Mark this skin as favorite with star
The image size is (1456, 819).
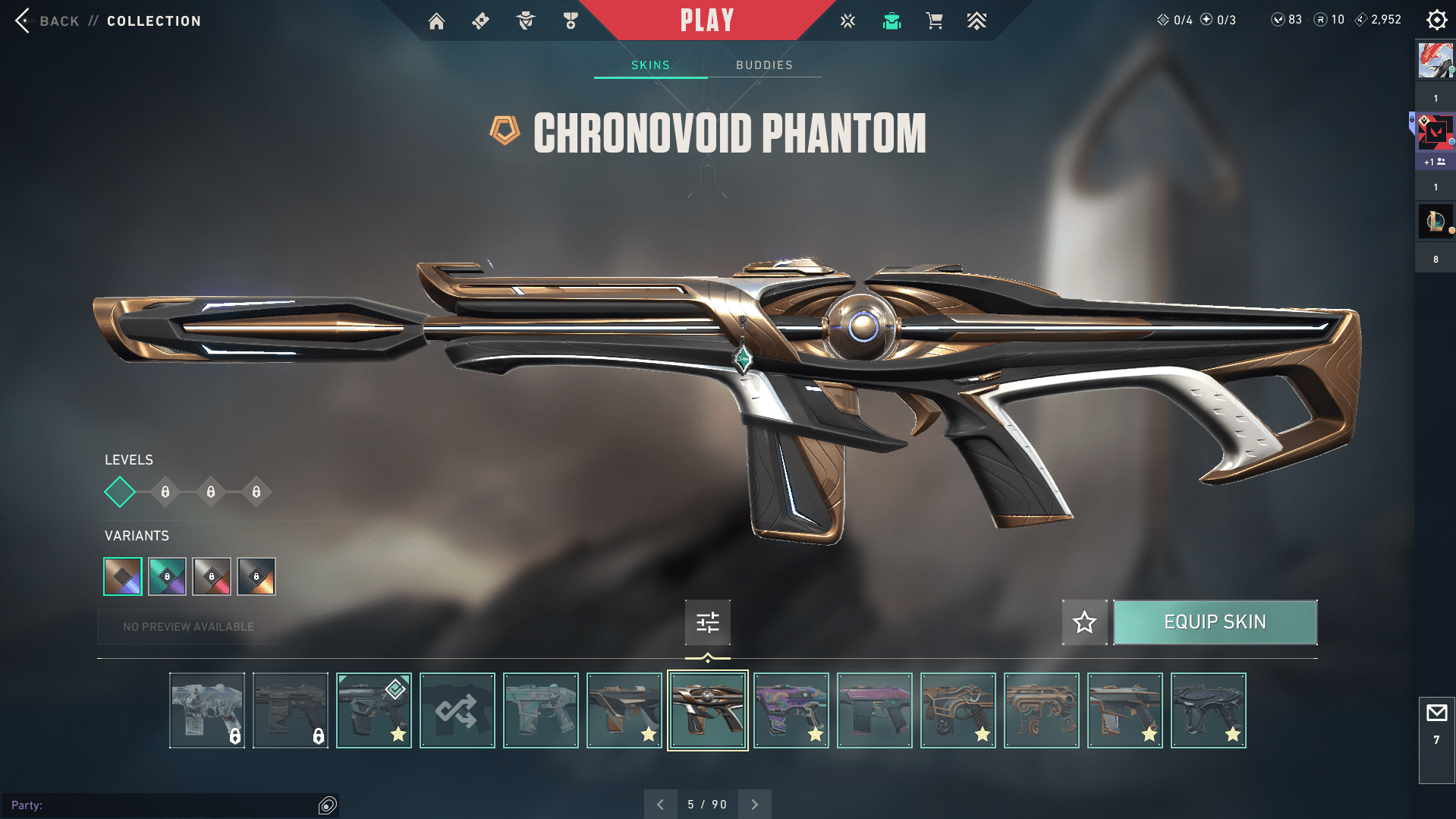tap(1084, 622)
